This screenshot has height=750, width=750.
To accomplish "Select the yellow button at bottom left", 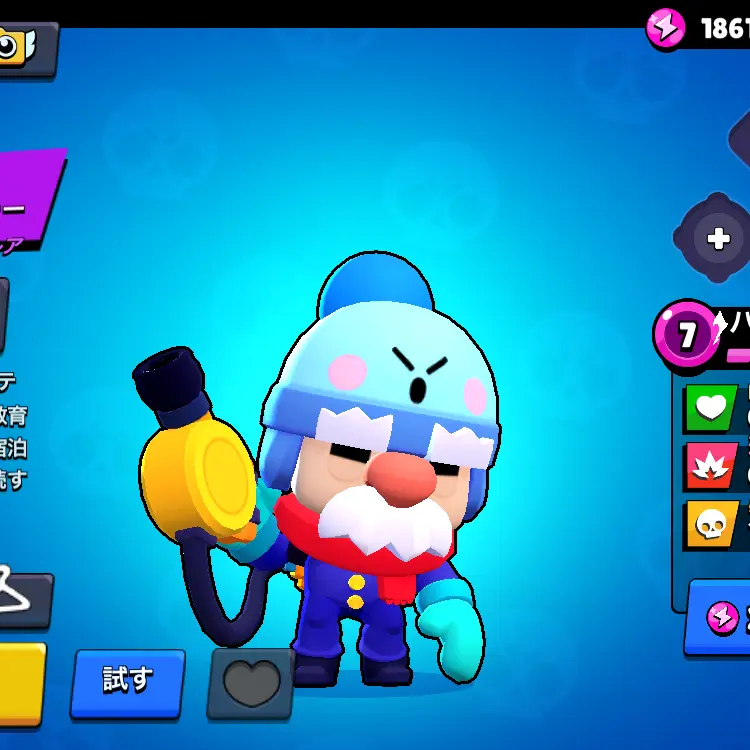I will coord(20,684).
